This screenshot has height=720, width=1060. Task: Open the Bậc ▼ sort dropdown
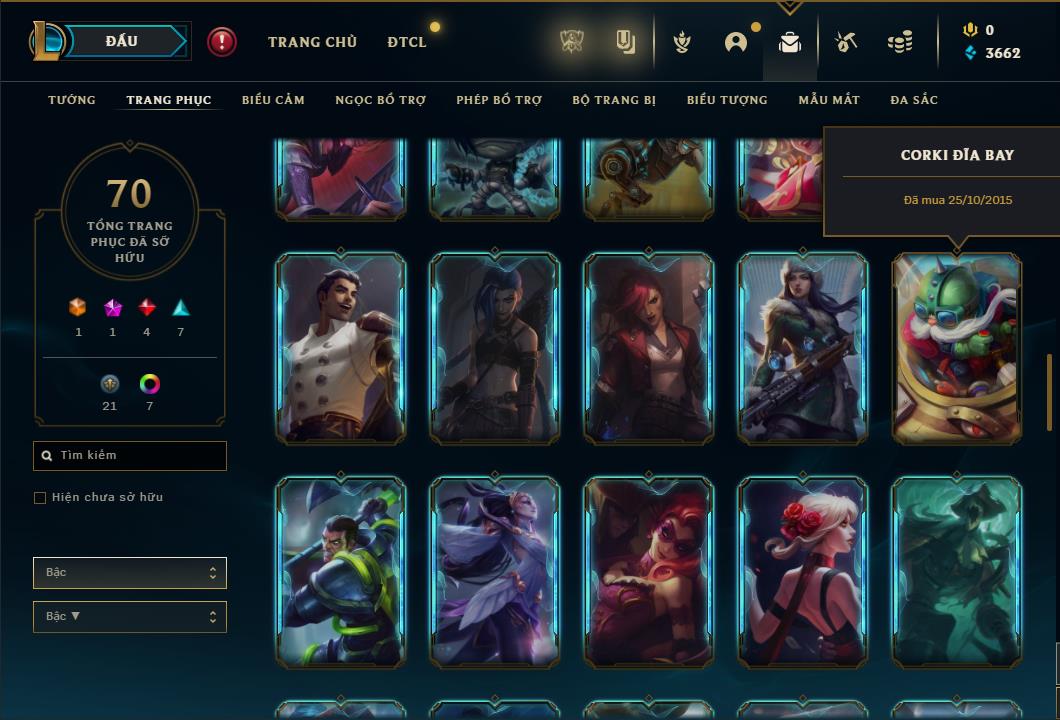[130, 617]
